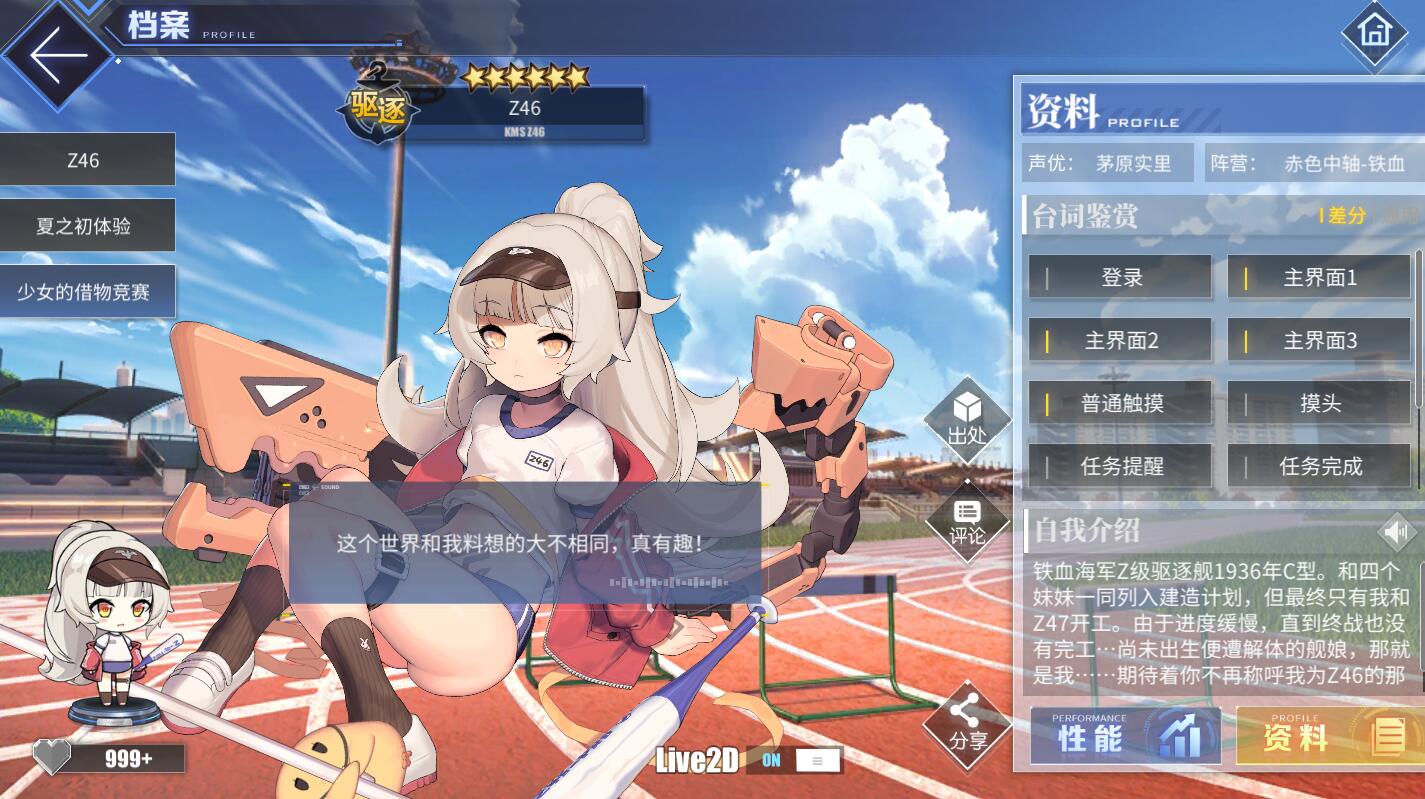Choose the 夏之初体验 skin
Image resolution: width=1425 pixels, height=799 pixels.
87,226
